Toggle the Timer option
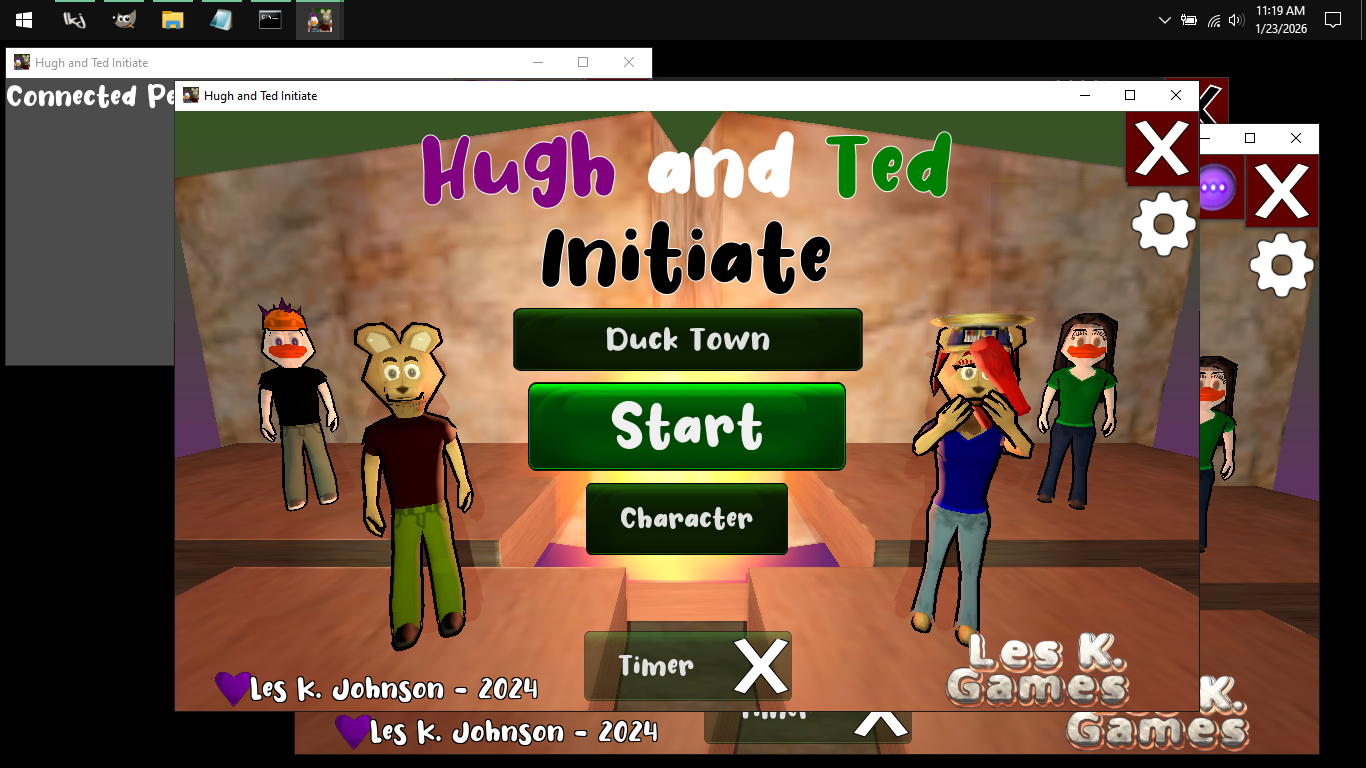Viewport: 1366px width, 768px height. click(x=687, y=666)
